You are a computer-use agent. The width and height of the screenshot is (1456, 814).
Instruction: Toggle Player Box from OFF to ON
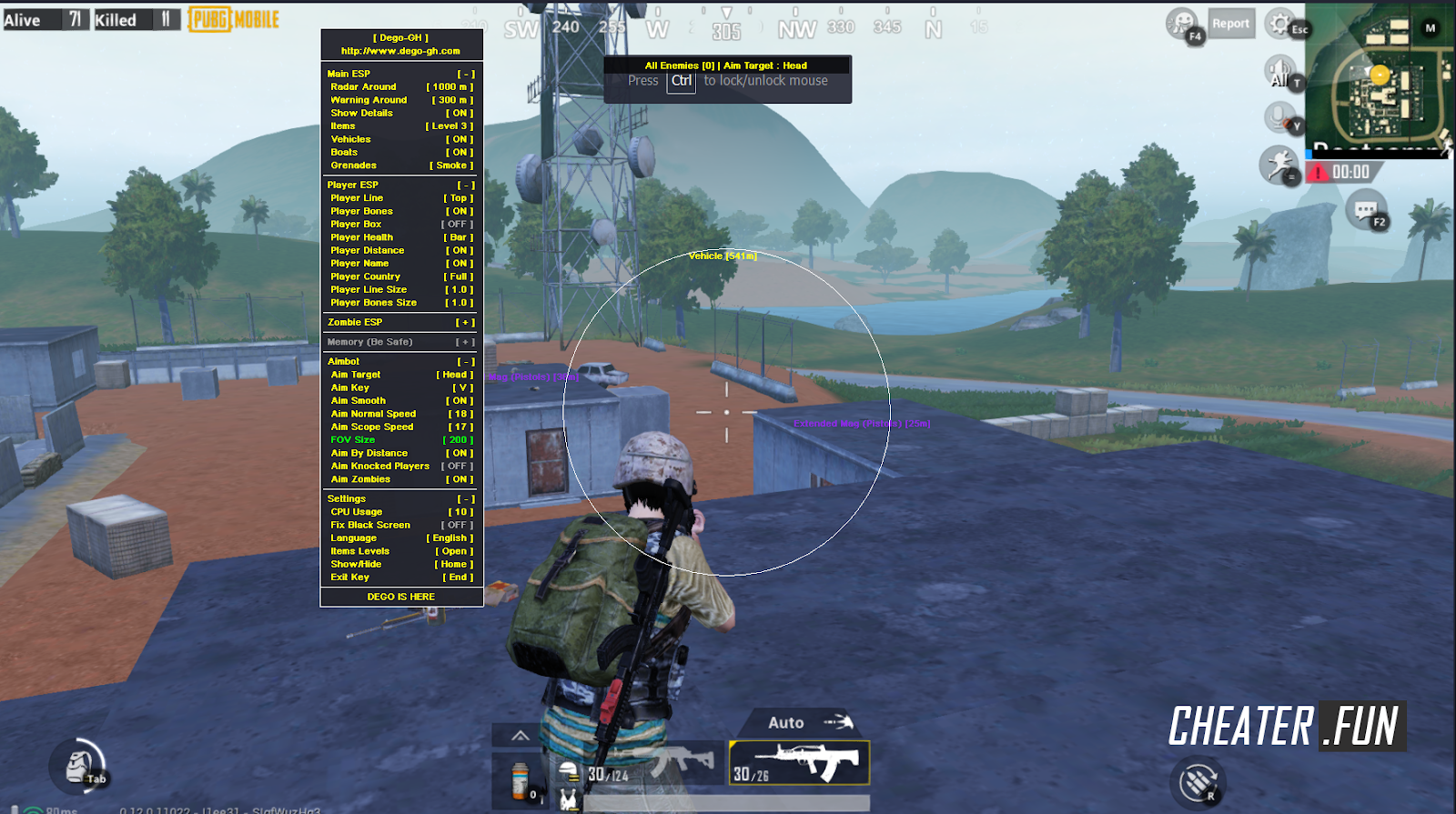tap(457, 224)
